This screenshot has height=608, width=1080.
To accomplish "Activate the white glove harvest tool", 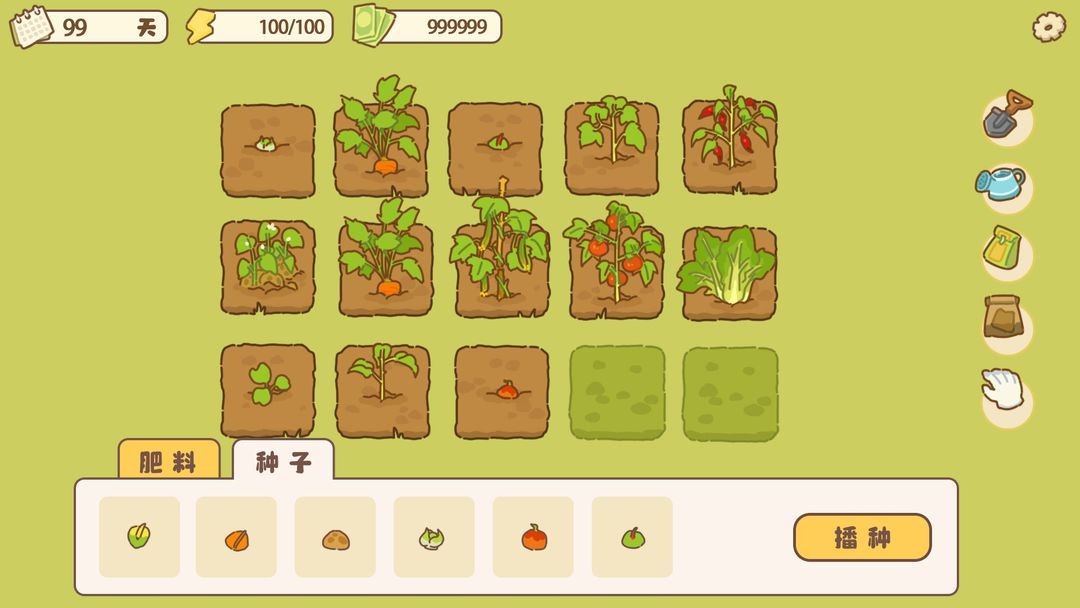I will click(x=1004, y=391).
